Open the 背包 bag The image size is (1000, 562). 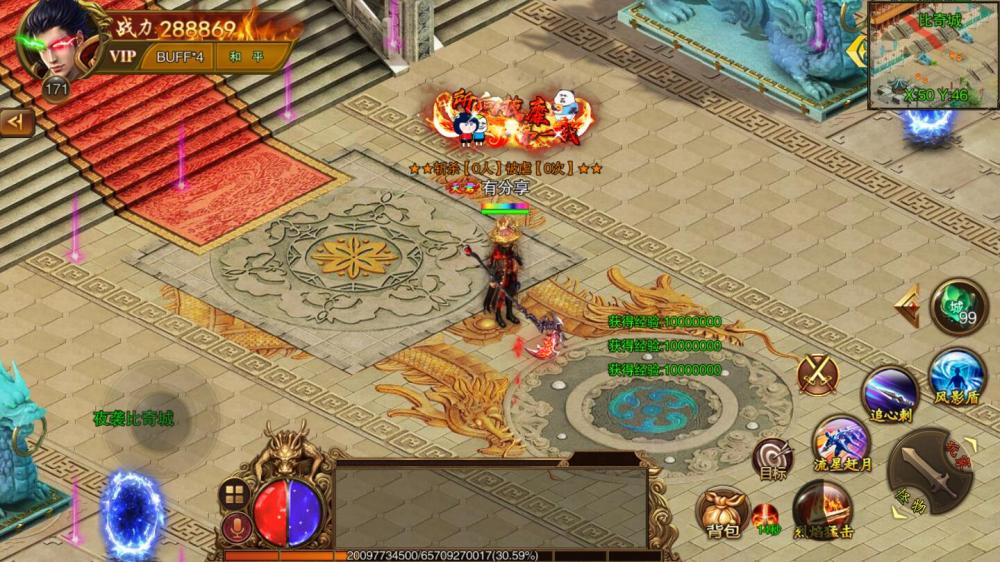click(722, 512)
